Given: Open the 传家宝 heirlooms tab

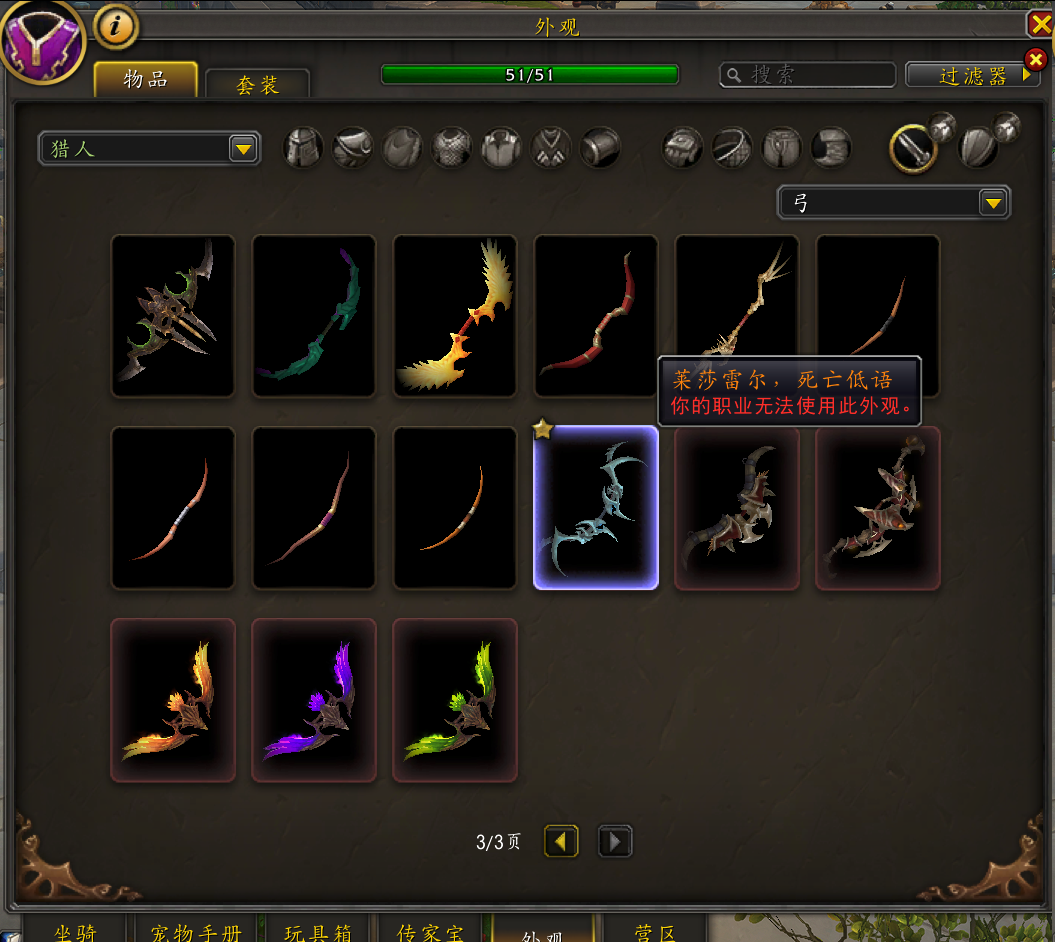Looking at the screenshot, I should click(x=430, y=930).
